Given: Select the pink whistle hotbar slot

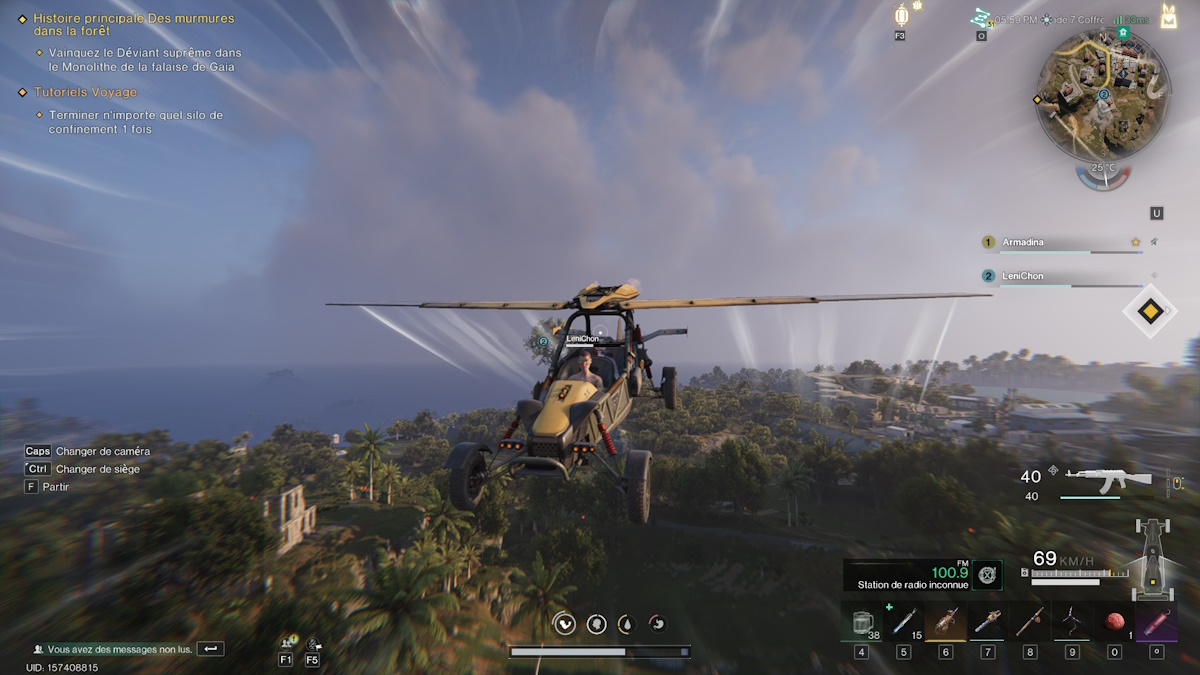Looking at the screenshot, I should [1155, 623].
